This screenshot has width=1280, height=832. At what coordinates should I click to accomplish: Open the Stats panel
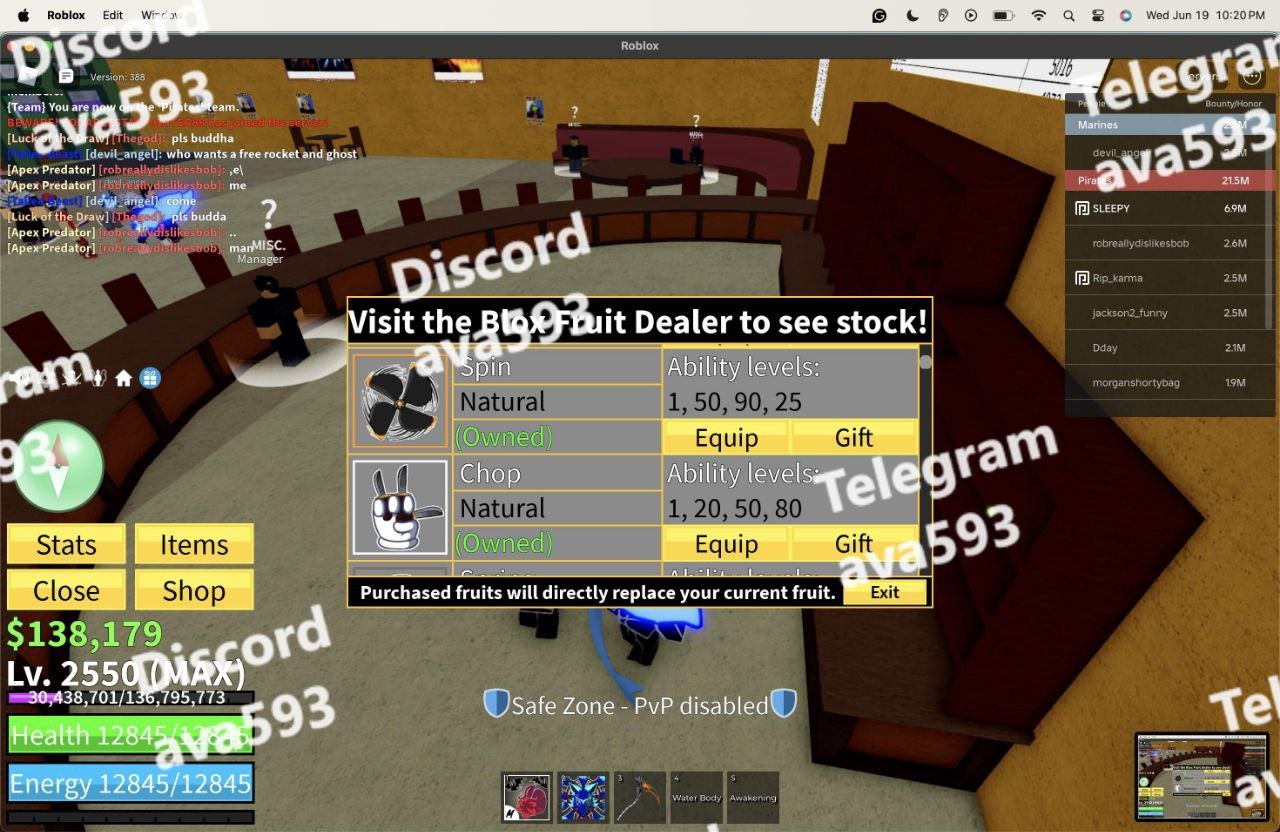click(66, 544)
